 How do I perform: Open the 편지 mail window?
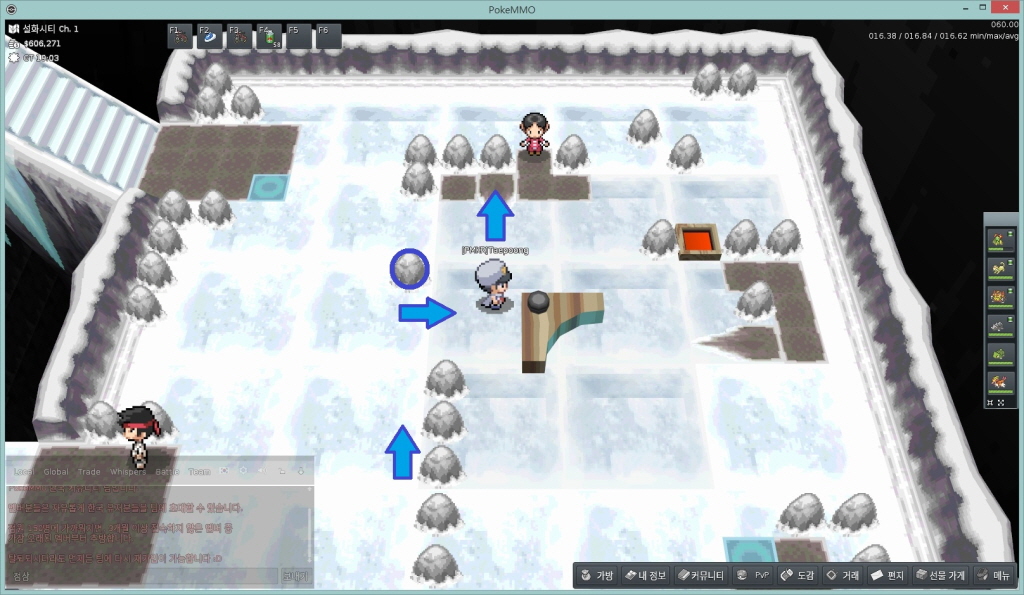tap(888, 575)
